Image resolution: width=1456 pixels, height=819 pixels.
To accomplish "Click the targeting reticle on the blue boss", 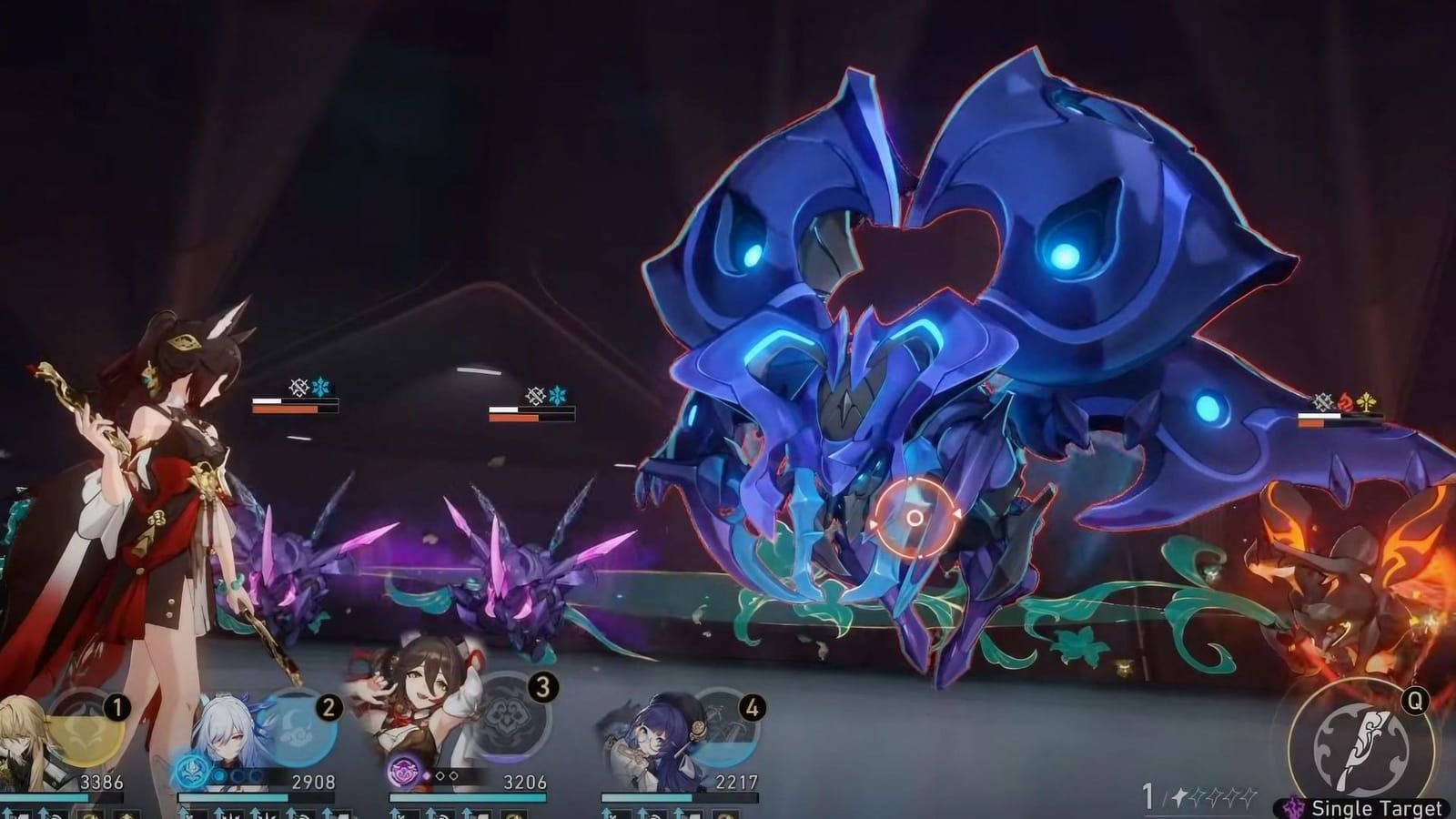I will [915, 519].
